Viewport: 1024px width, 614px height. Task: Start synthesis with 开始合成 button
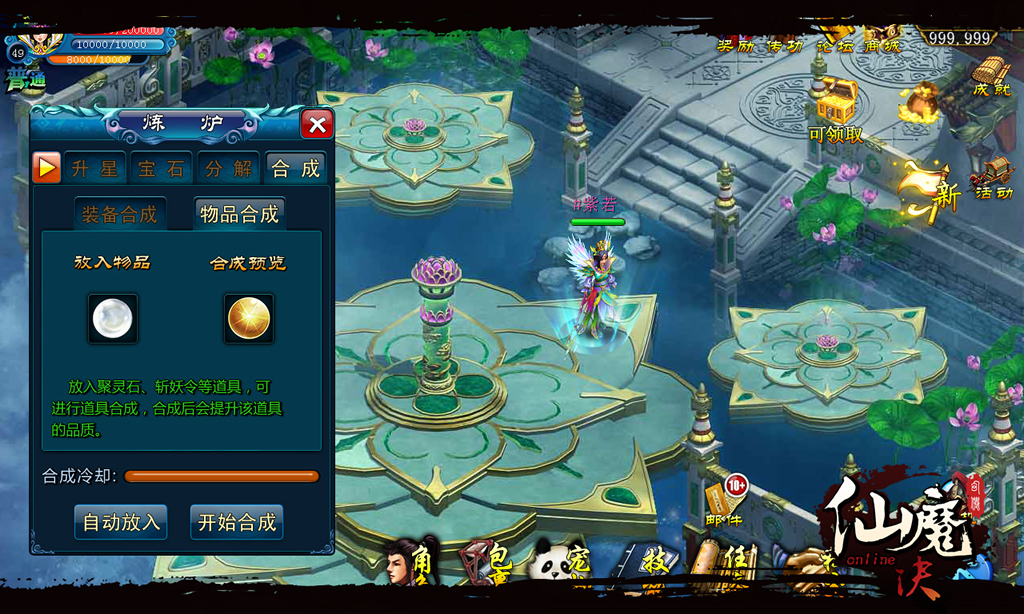pos(237,522)
